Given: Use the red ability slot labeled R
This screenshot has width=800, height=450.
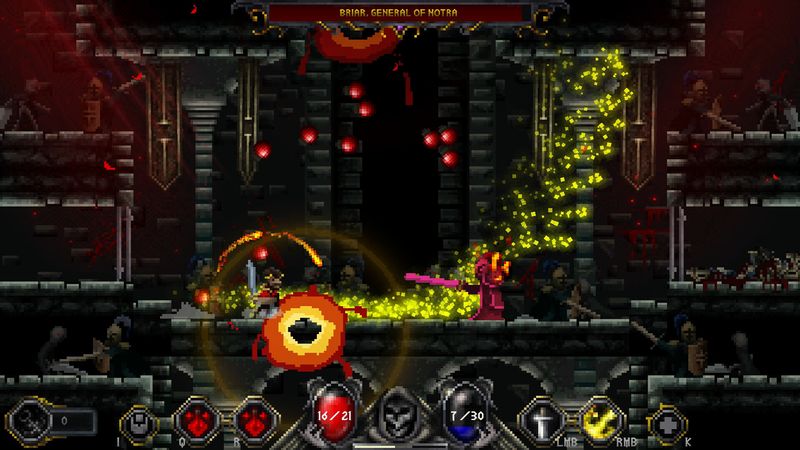Looking at the screenshot, I should click(x=250, y=421).
